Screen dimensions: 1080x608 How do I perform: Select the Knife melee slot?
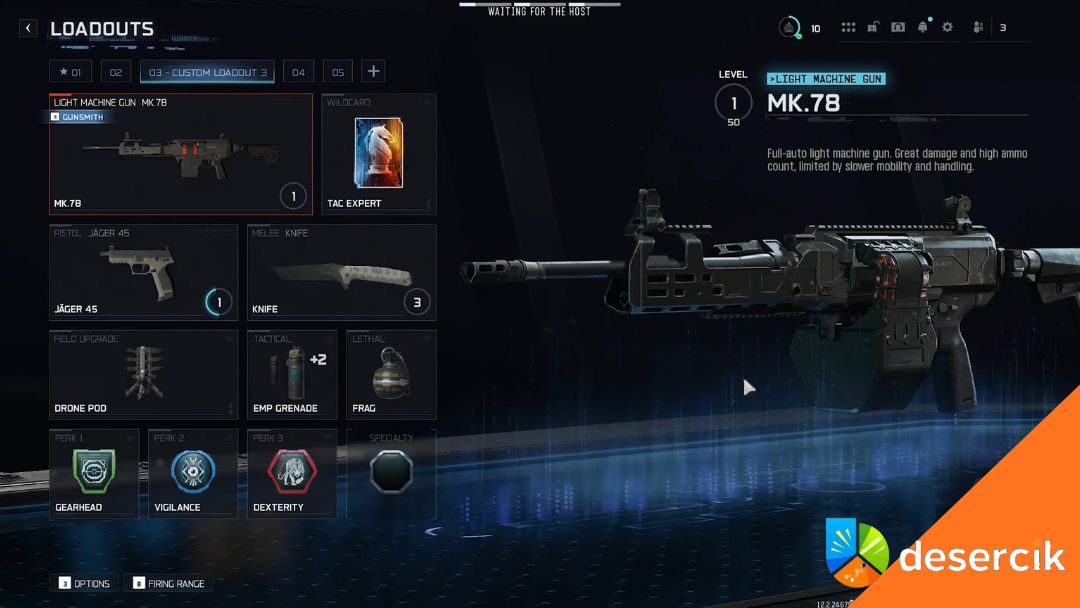tap(342, 271)
